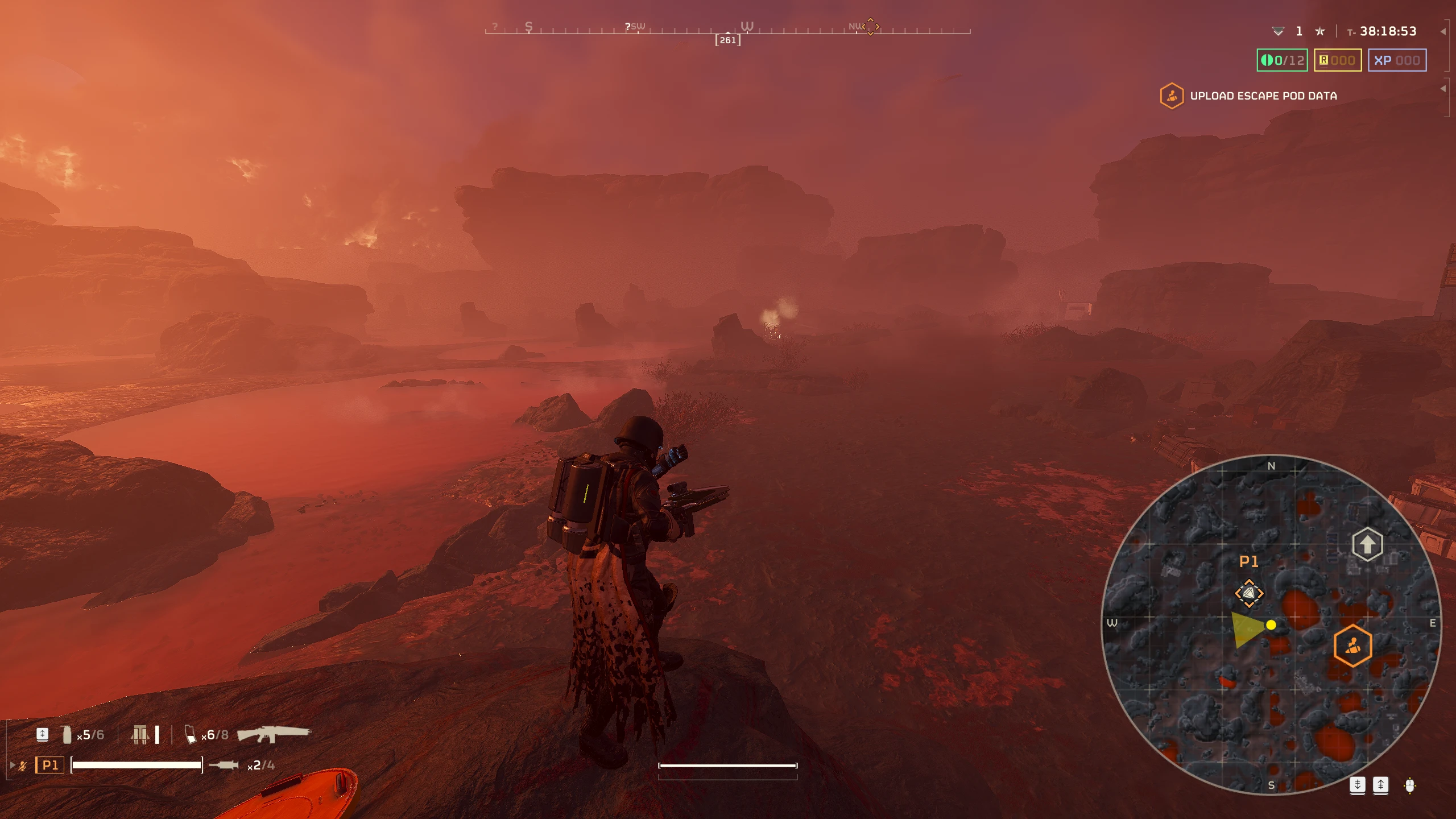Click the green samples counter box
Viewport: 1456px width, 819px height.
tap(1282, 60)
